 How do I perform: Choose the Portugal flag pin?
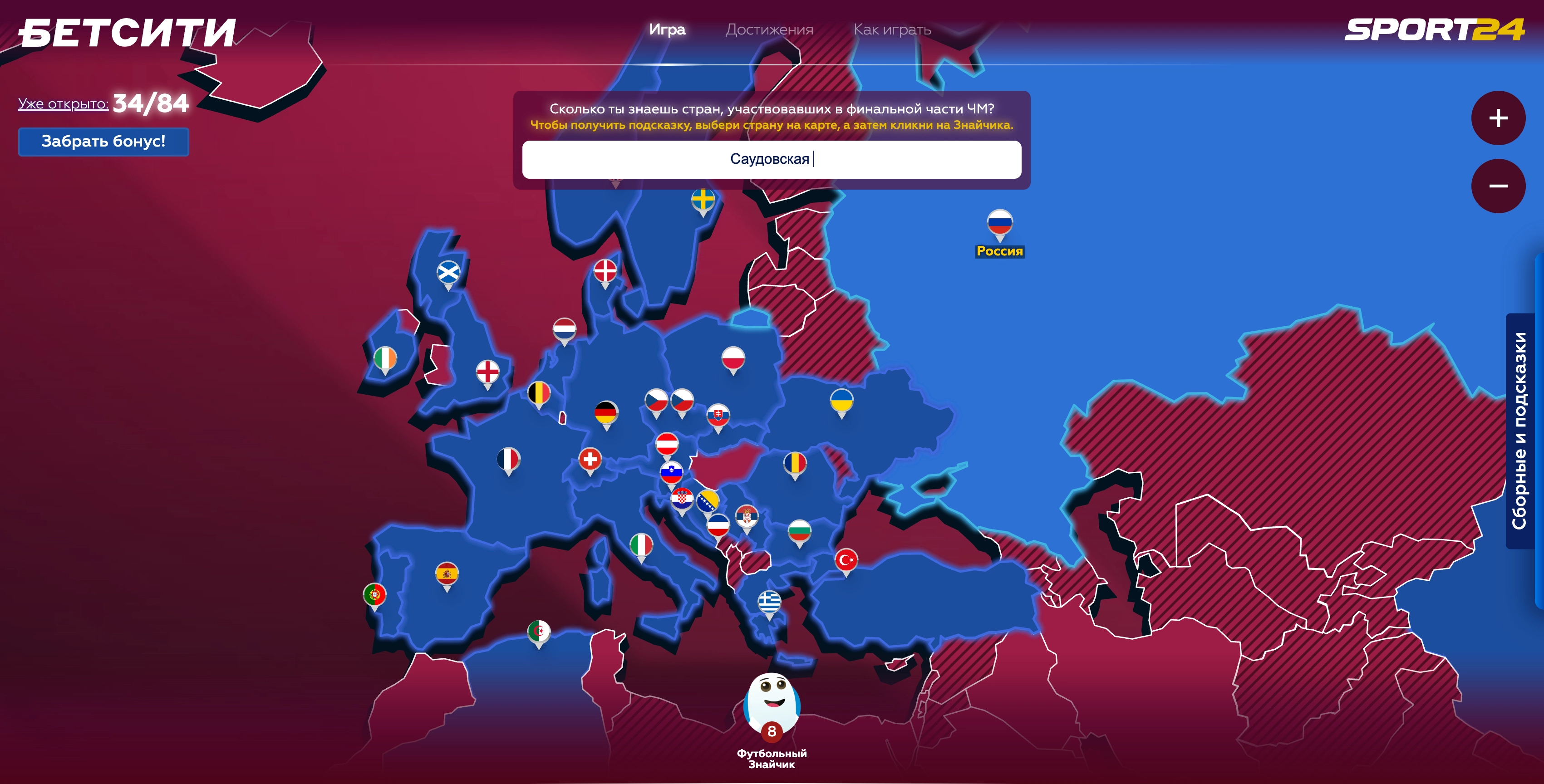374,595
